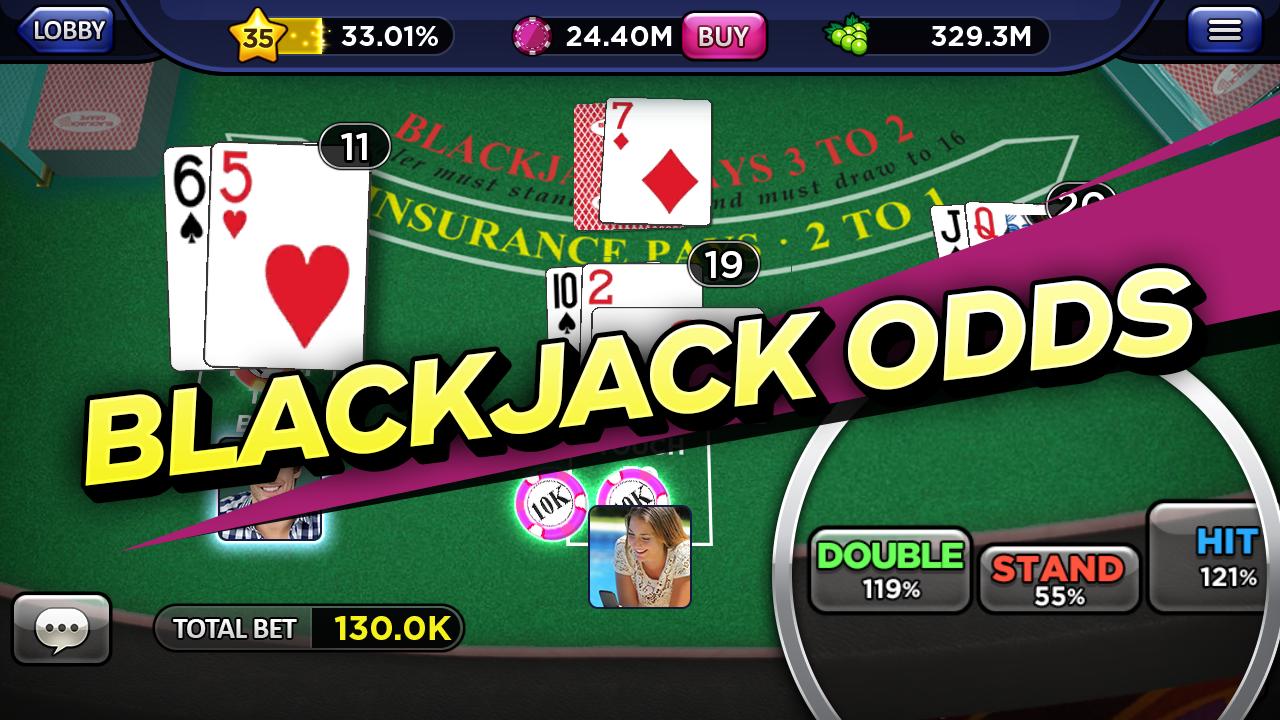
Task: Open the chat bubble icon
Action: (x=62, y=629)
